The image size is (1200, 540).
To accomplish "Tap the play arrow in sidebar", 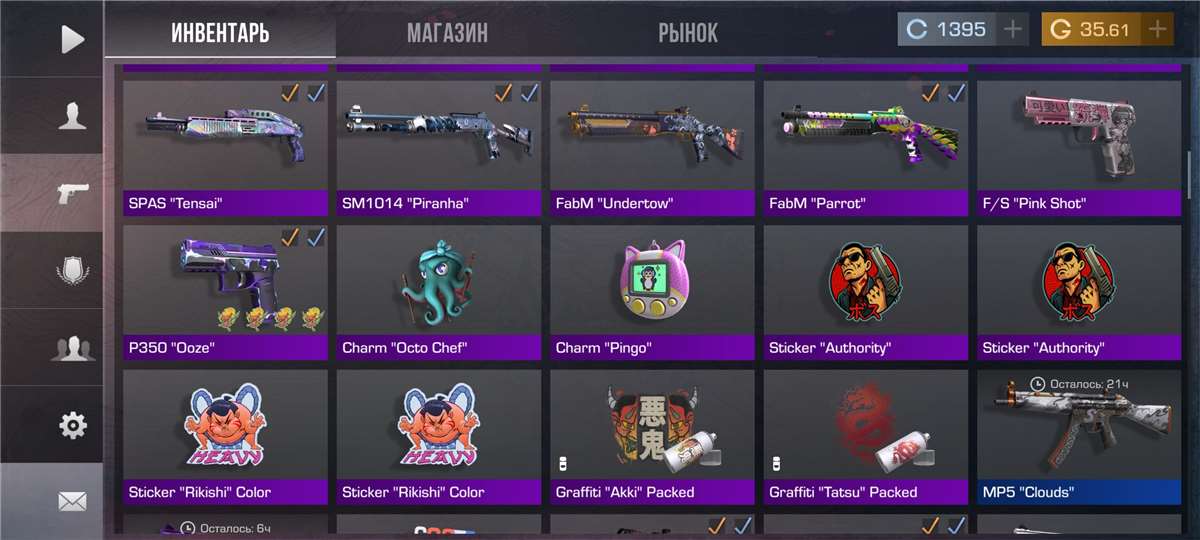I will click(72, 39).
